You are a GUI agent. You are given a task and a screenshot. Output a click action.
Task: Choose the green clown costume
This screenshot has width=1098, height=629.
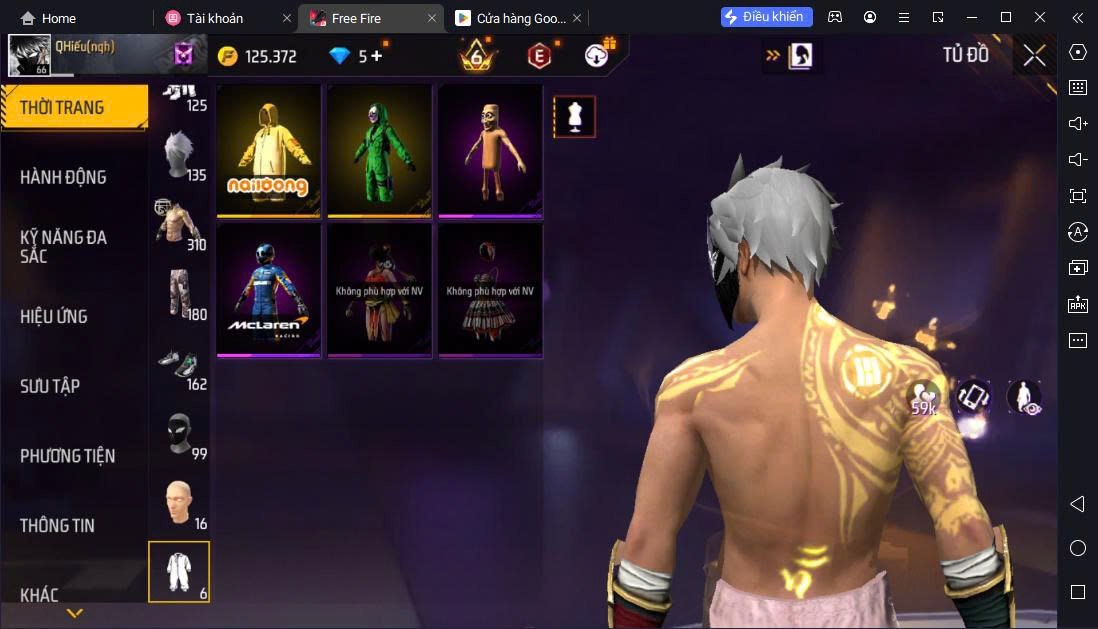(380, 150)
